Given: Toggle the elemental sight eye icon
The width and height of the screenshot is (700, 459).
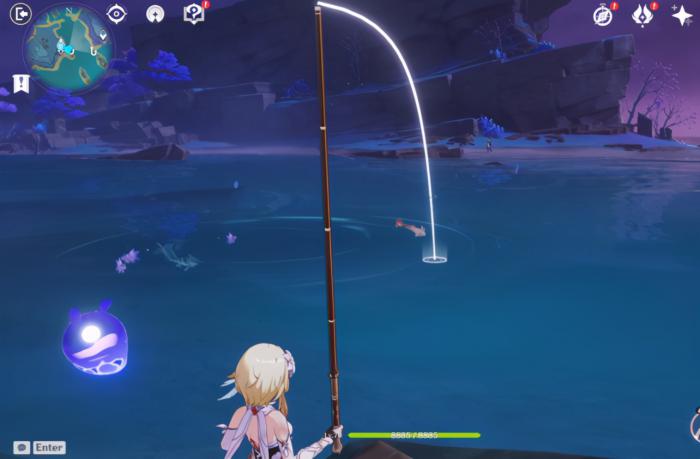Looking at the screenshot, I should pyautogui.click(x=116, y=13).
